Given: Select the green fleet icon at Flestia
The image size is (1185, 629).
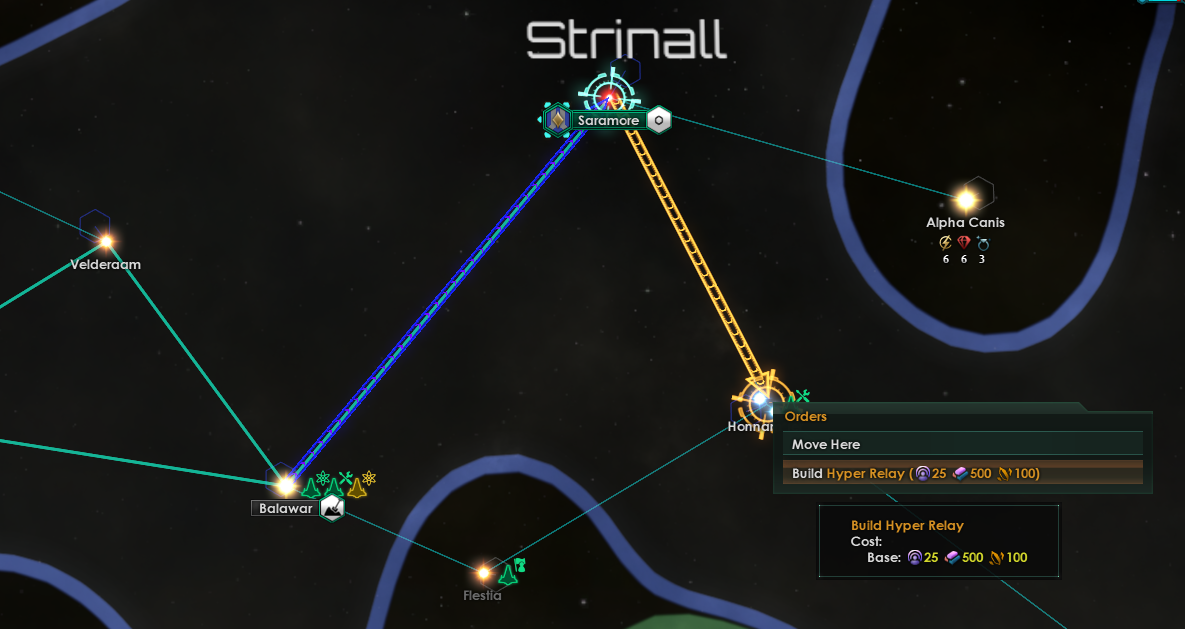Looking at the screenshot, I should pyautogui.click(x=508, y=574).
